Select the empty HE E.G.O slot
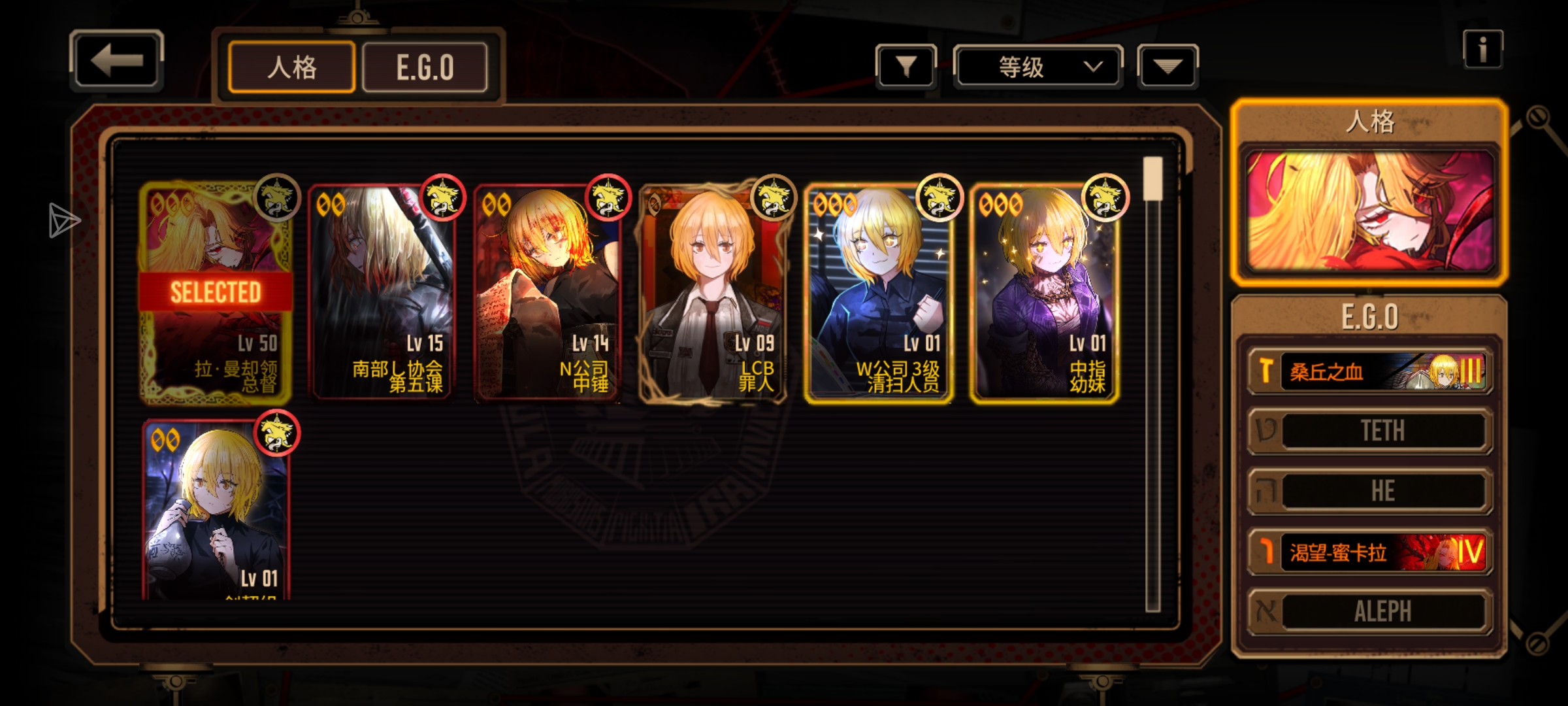The width and height of the screenshot is (1568, 706). click(x=1369, y=491)
